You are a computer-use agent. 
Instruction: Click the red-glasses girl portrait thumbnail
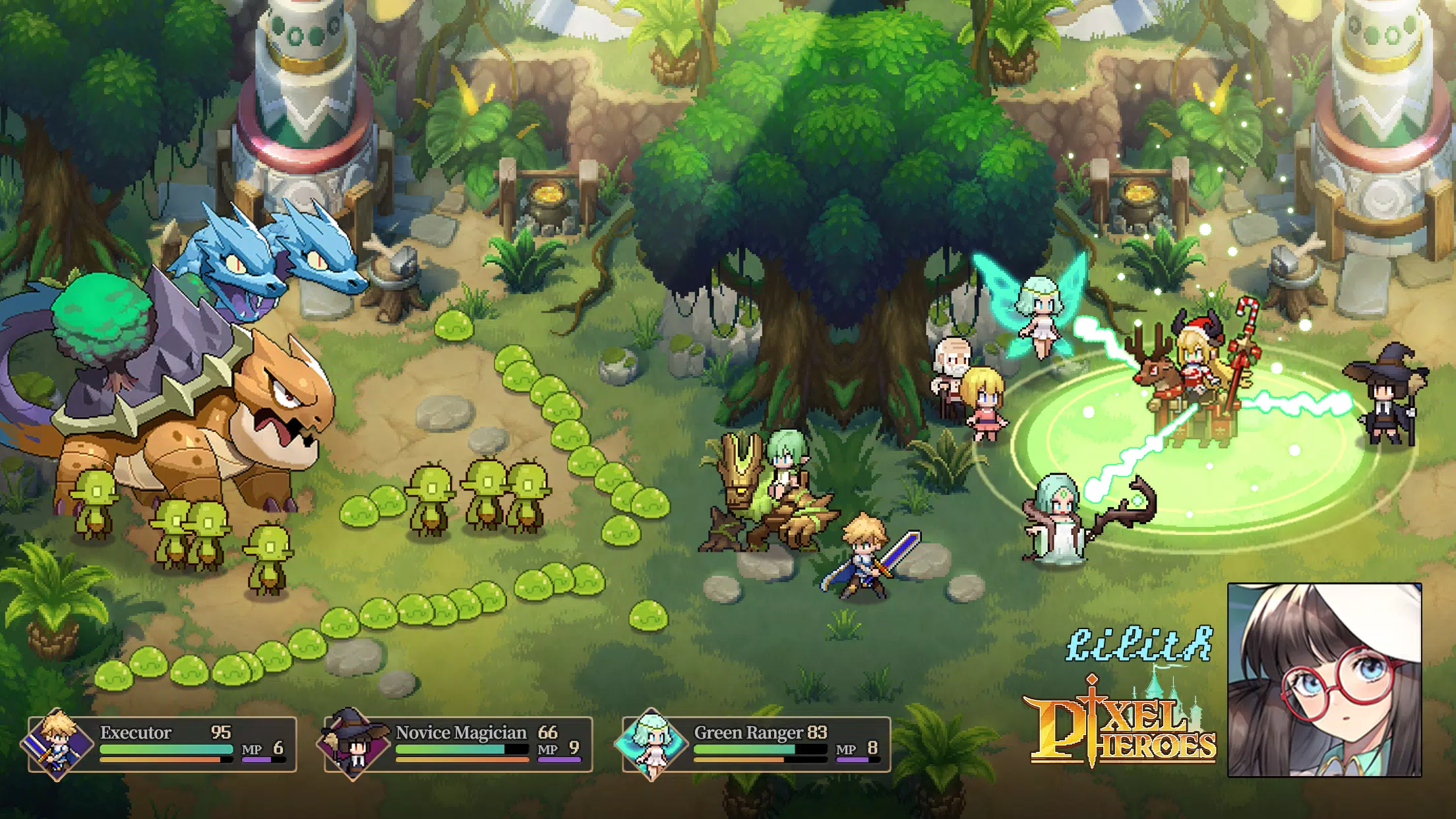click(x=1324, y=680)
